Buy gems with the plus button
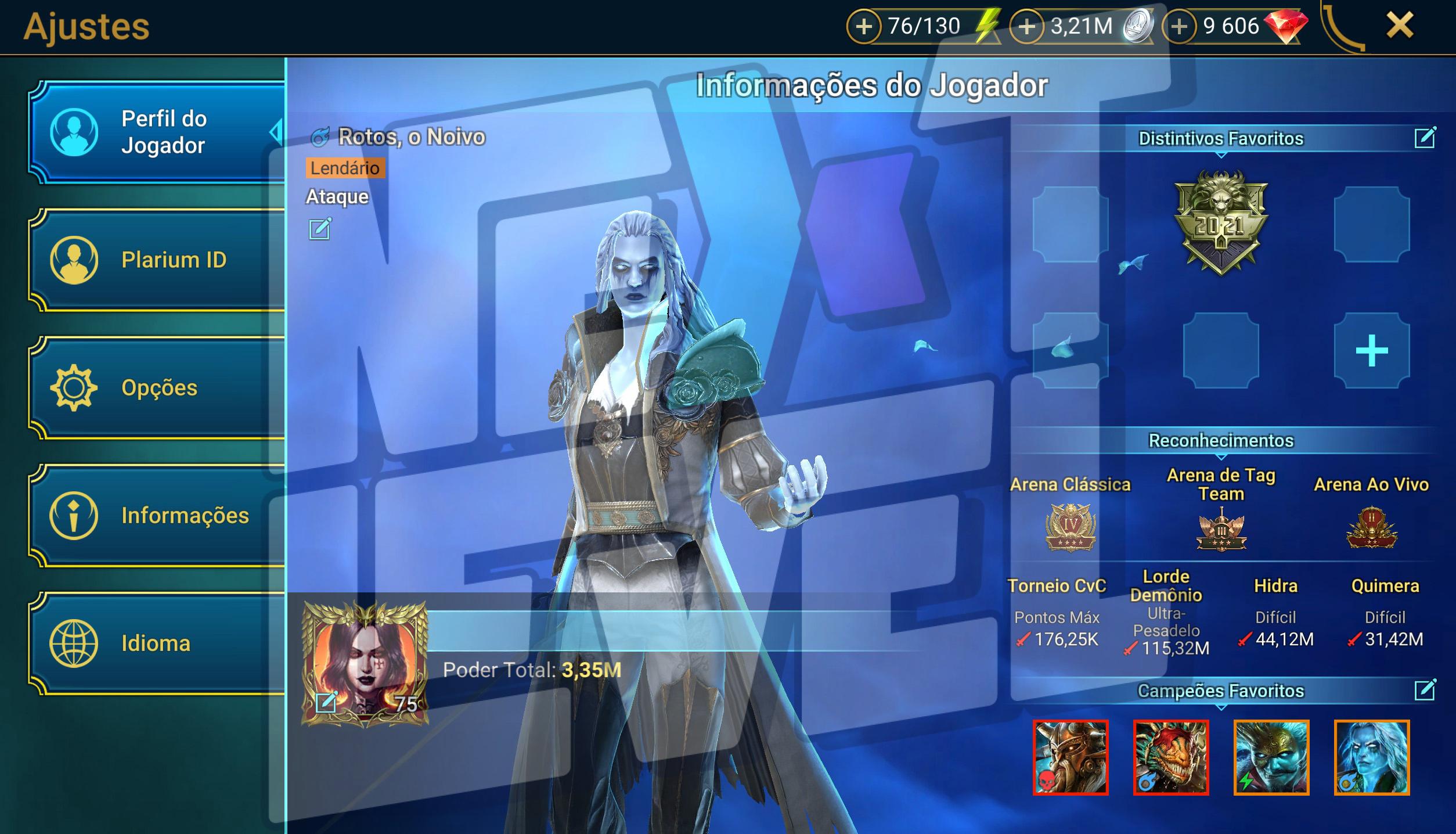Viewport: 1456px width, 834px height. (1179, 27)
